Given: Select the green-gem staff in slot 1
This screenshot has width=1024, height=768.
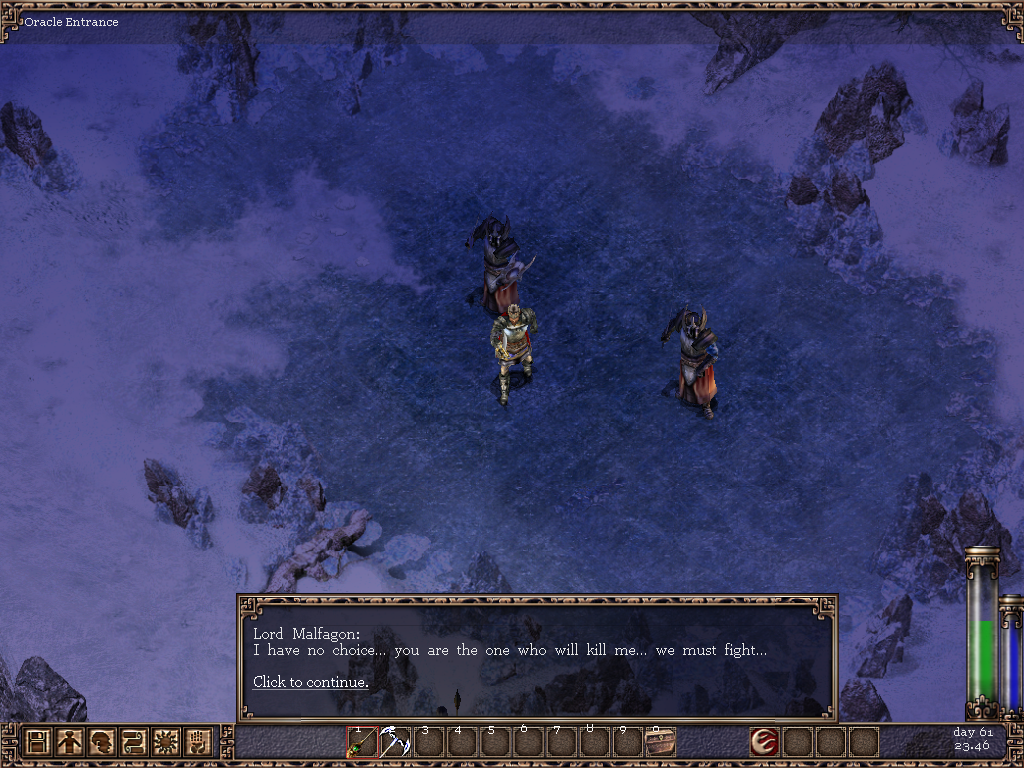Looking at the screenshot, I should [x=362, y=742].
